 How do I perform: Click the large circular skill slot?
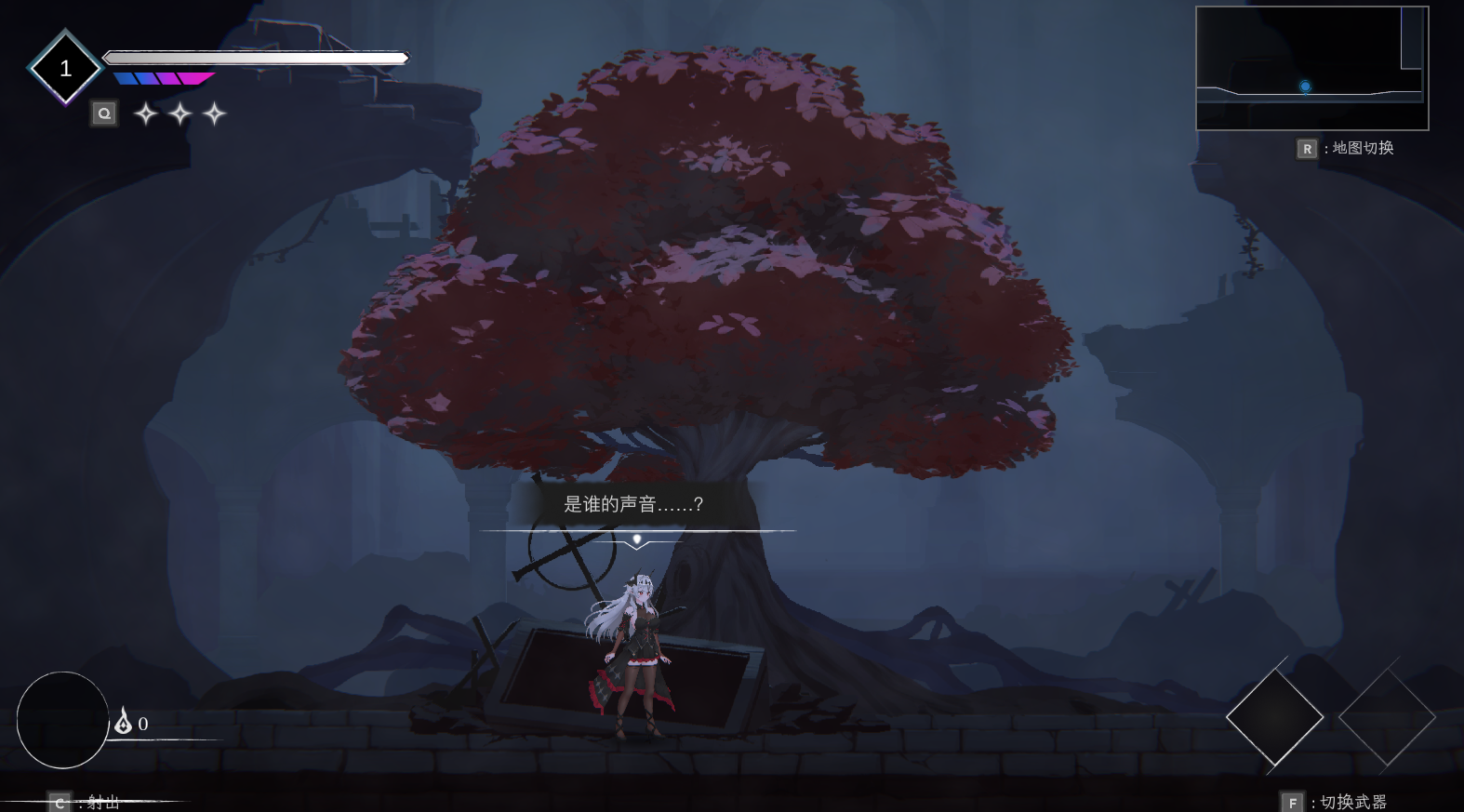[x=63, y=720]
